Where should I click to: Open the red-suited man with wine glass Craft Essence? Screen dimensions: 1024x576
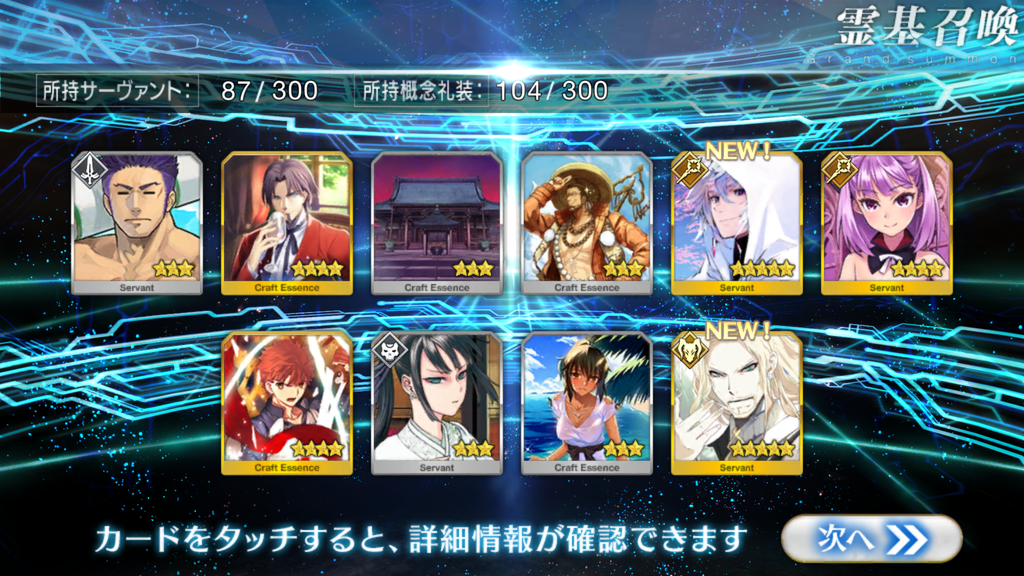point(287,223)
